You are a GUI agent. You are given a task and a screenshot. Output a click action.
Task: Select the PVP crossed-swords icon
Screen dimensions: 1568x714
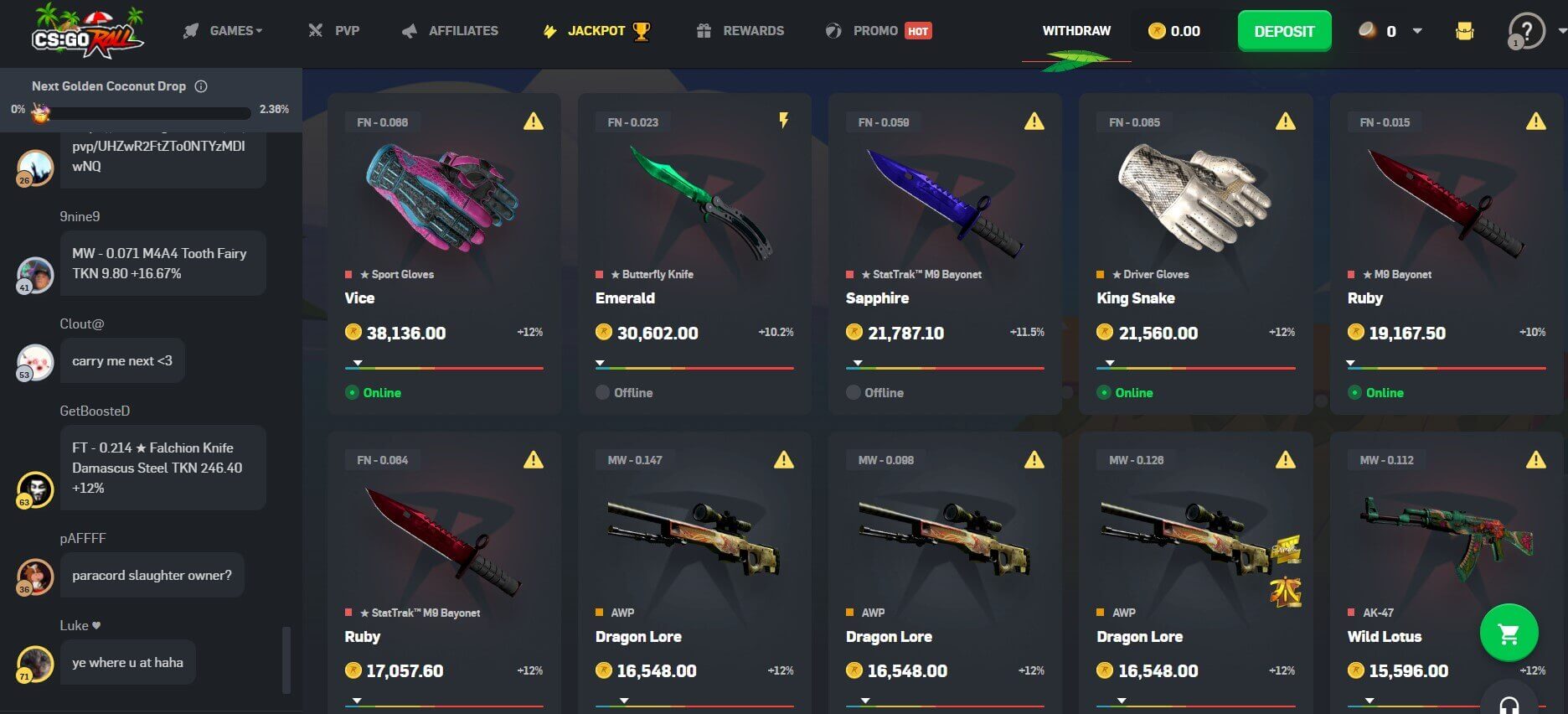[x=314, y=30]
